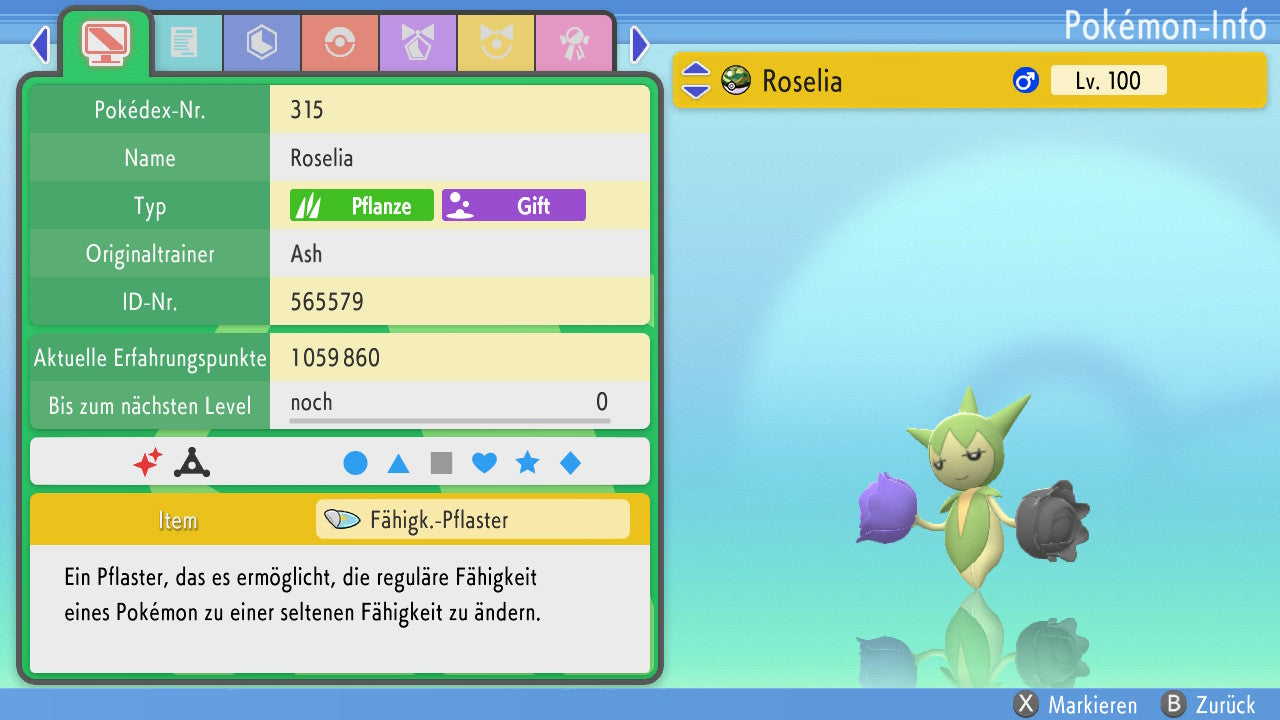This screenshot has height=720, width=1280.
Task: Switch to the pink ribbons tab
Action: pyautogui.click(x=574, y=43)
